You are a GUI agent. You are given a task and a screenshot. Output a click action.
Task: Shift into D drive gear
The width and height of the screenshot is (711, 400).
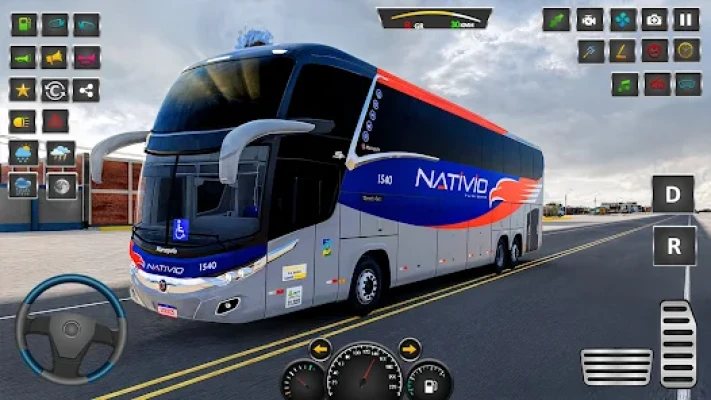(673, 193)
